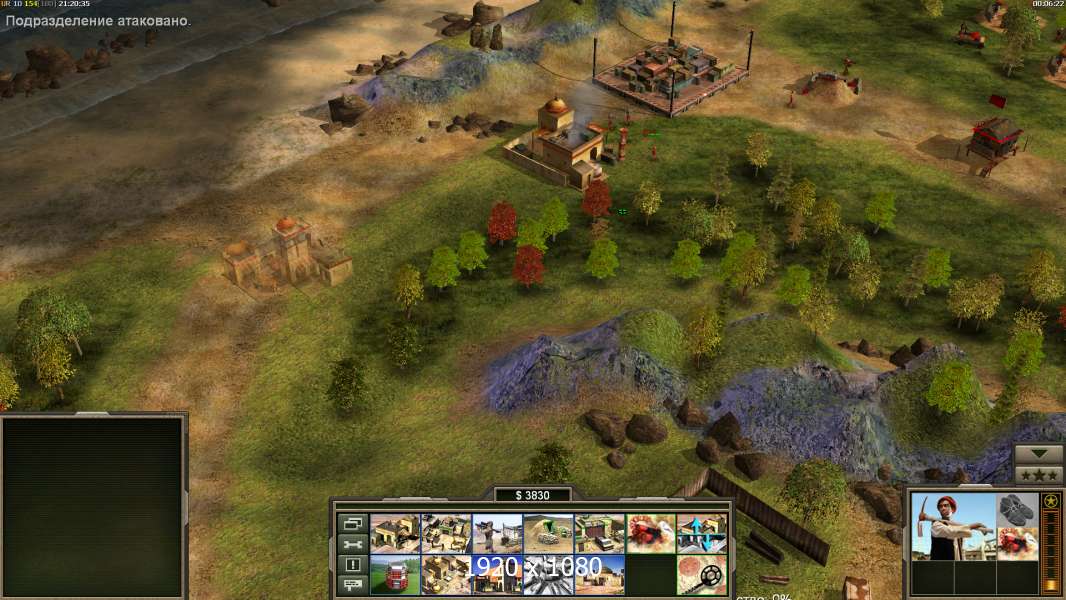Place a Demo Trap using the dynamite icon

[x=651, y=533]
